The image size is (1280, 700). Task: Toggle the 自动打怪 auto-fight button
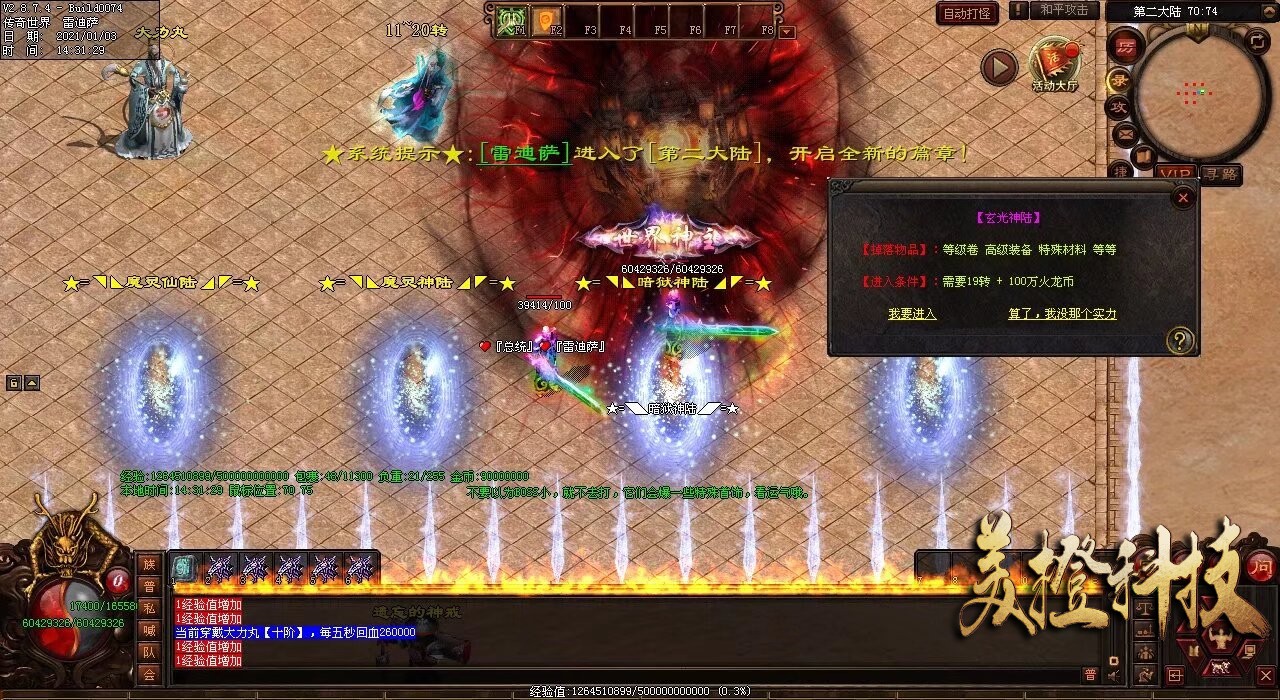click(967, 14)
